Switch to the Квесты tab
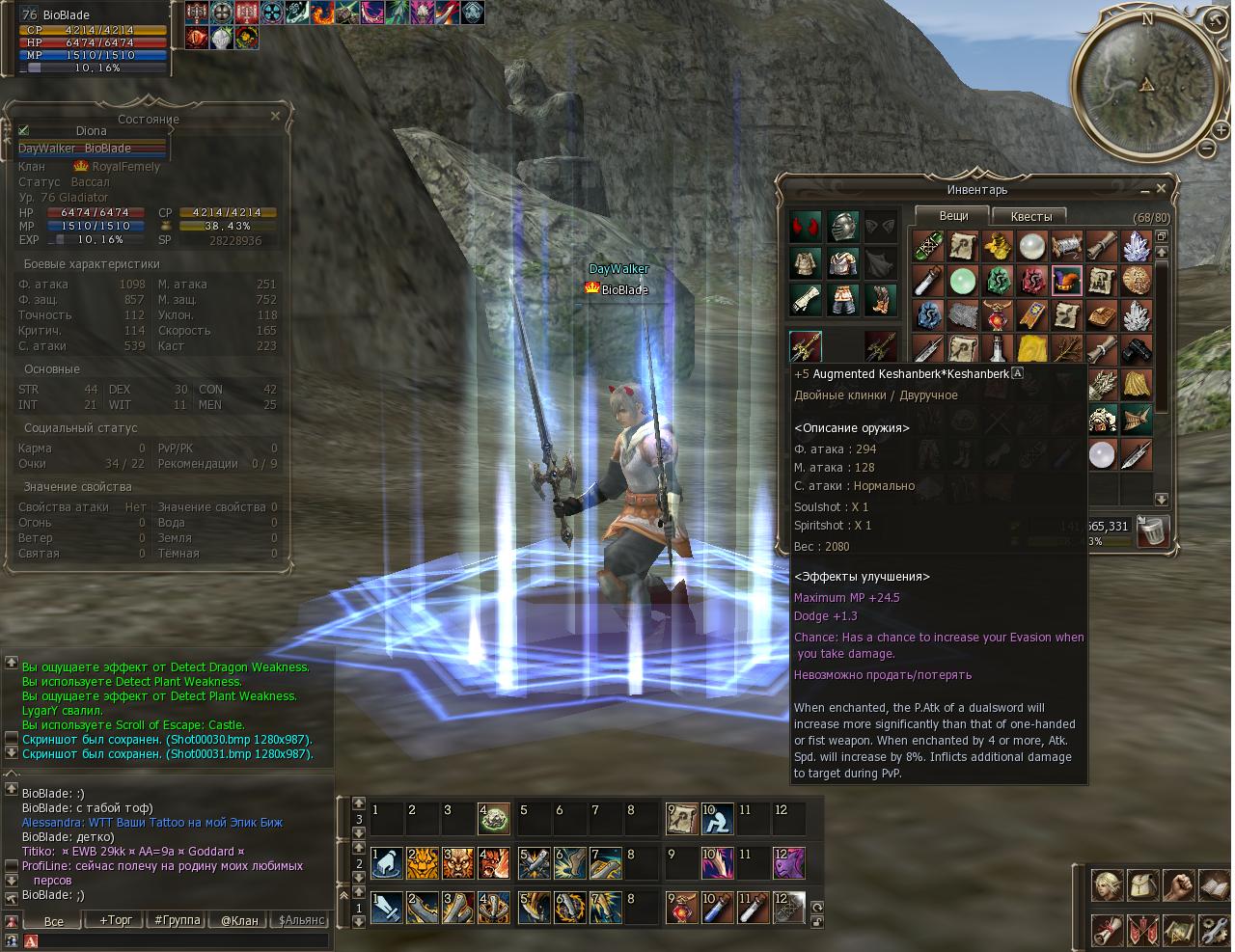The image size is (1235, 952). [x=1031, y=216]
